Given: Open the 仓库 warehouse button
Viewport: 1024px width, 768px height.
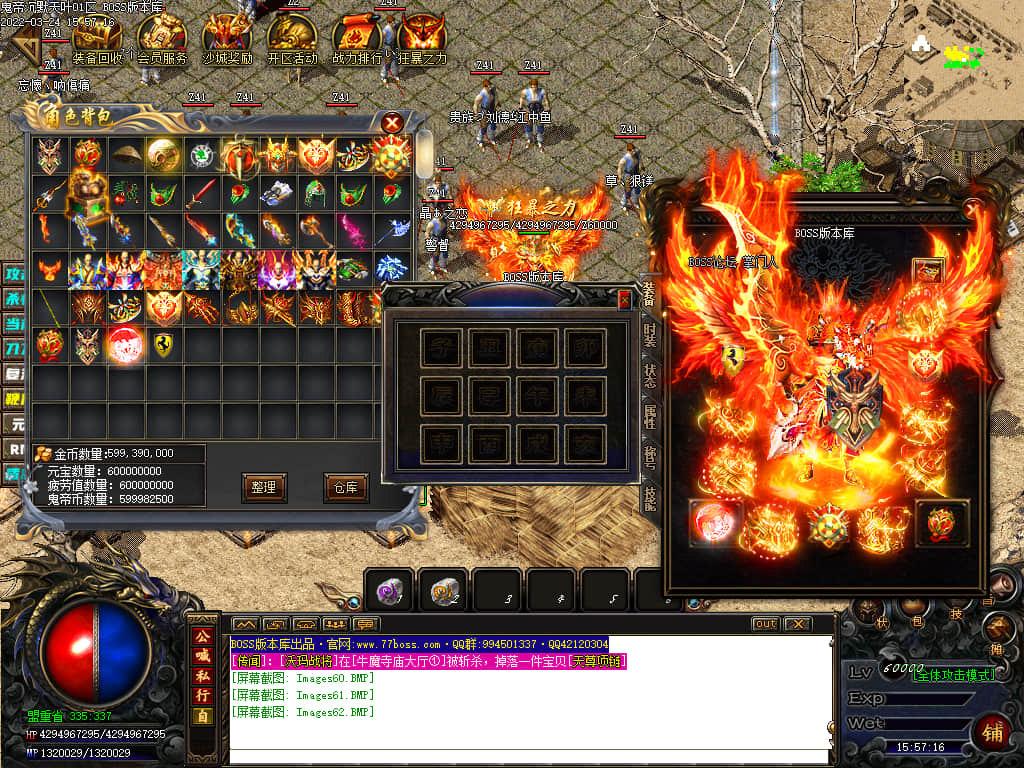Looking at the screenshot, I should 346,487.
